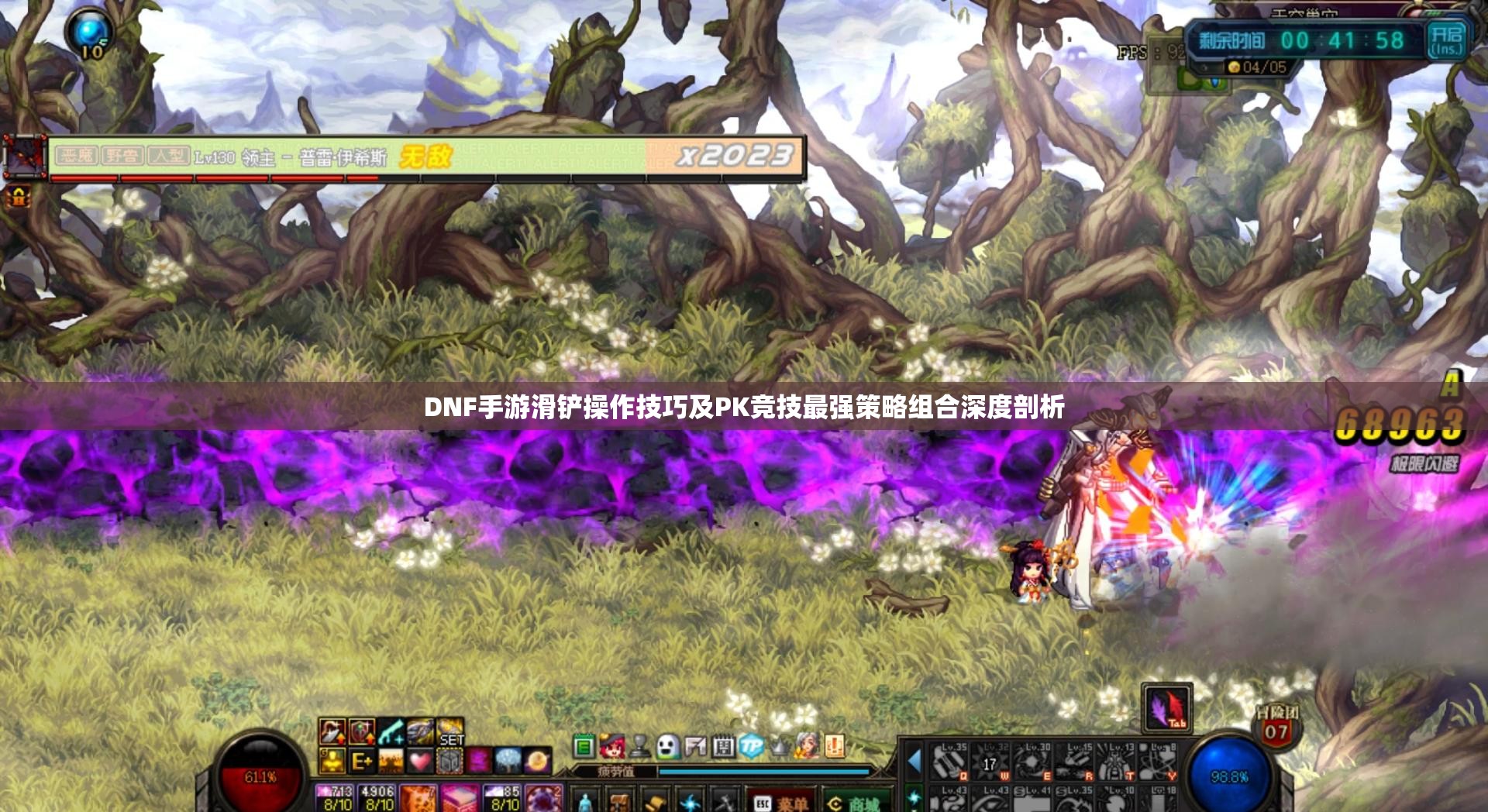Screen dimensions: 1488x812
Task: Click the white ghost icon
Action: [x=667, y=747]
